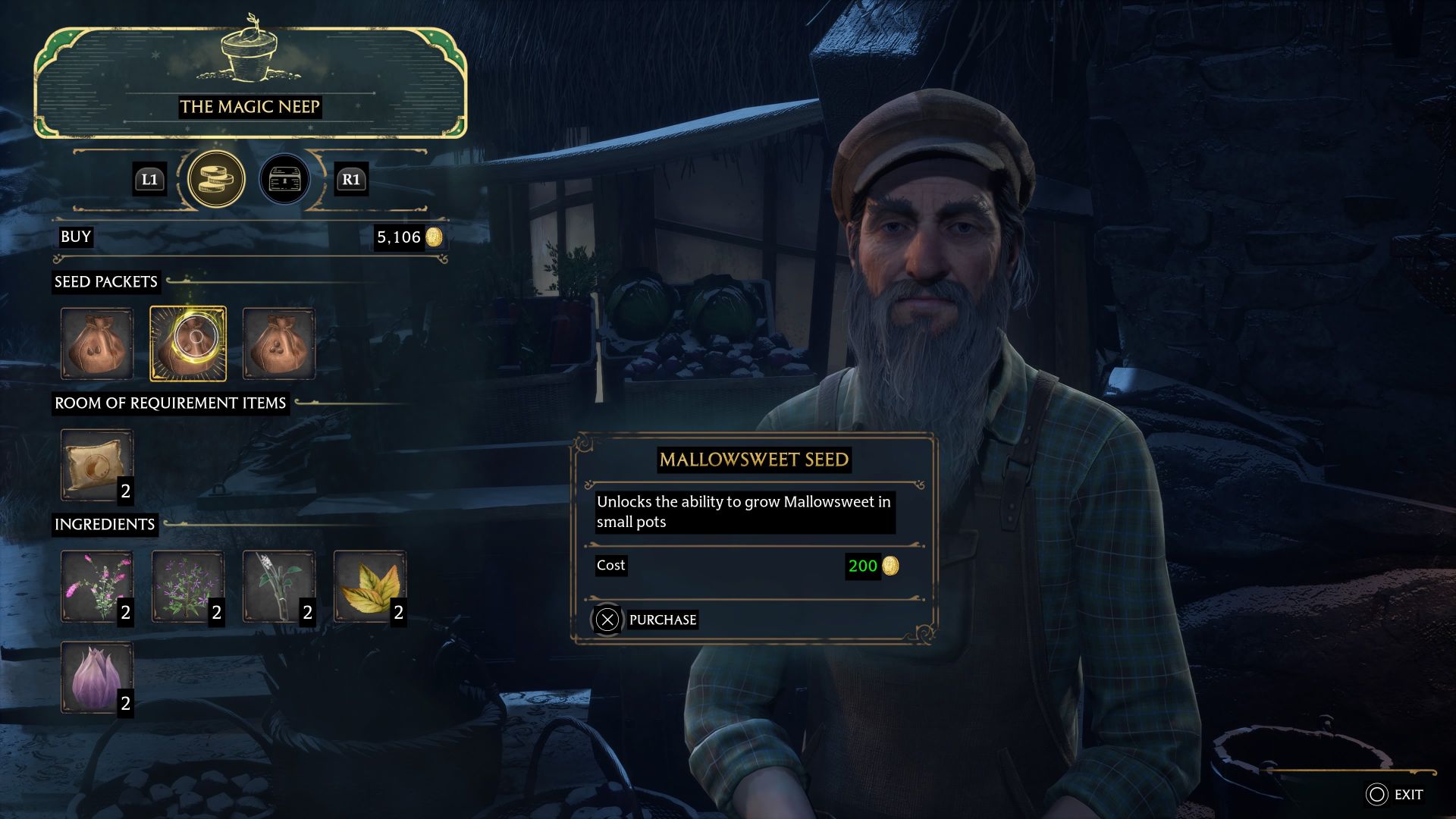Select the Room of Requirement pot item
Image resolution: width=1456 pixels, height=819 pixels.
97,464
